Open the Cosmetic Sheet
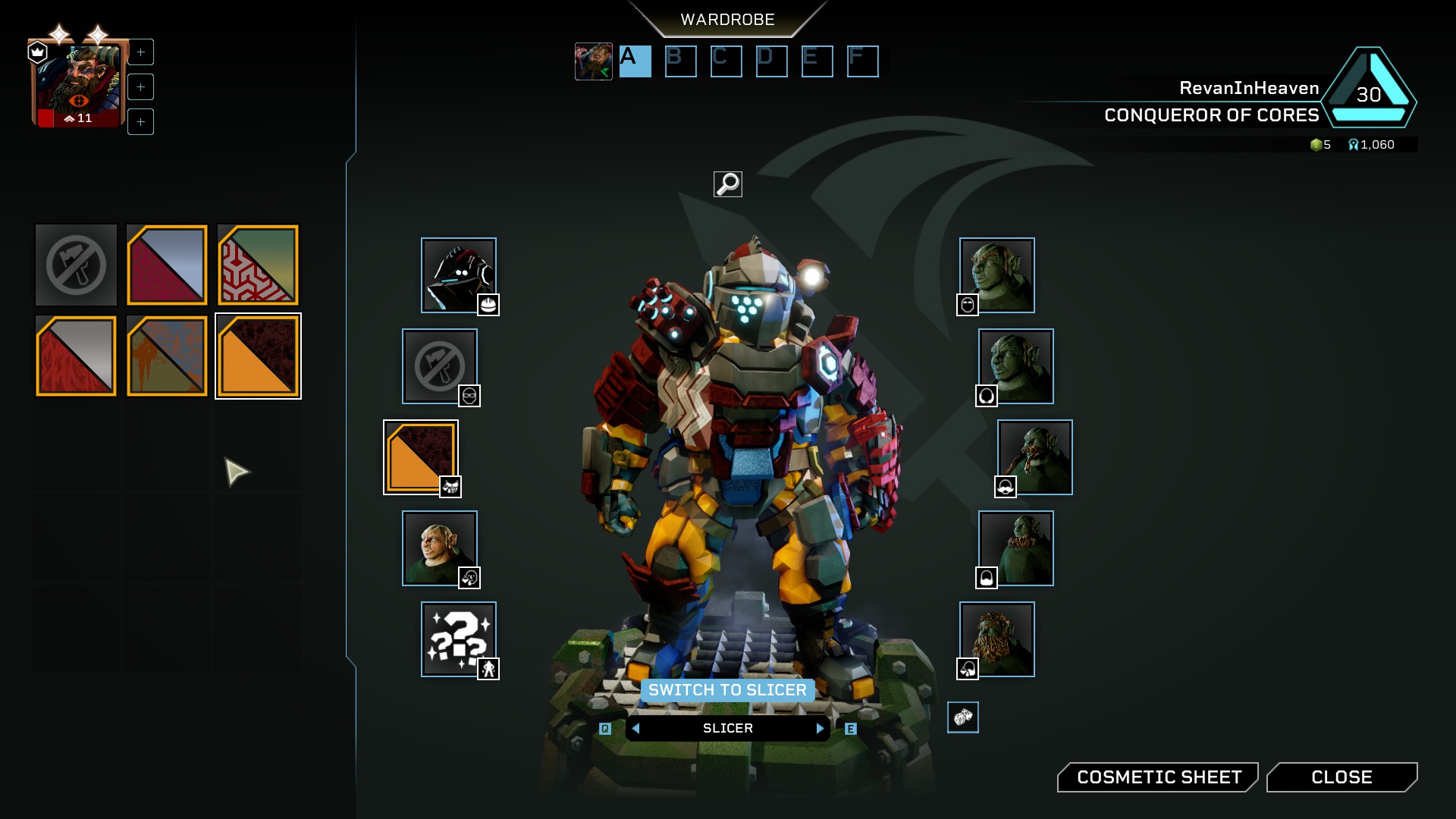 [x=1158, y=777]
